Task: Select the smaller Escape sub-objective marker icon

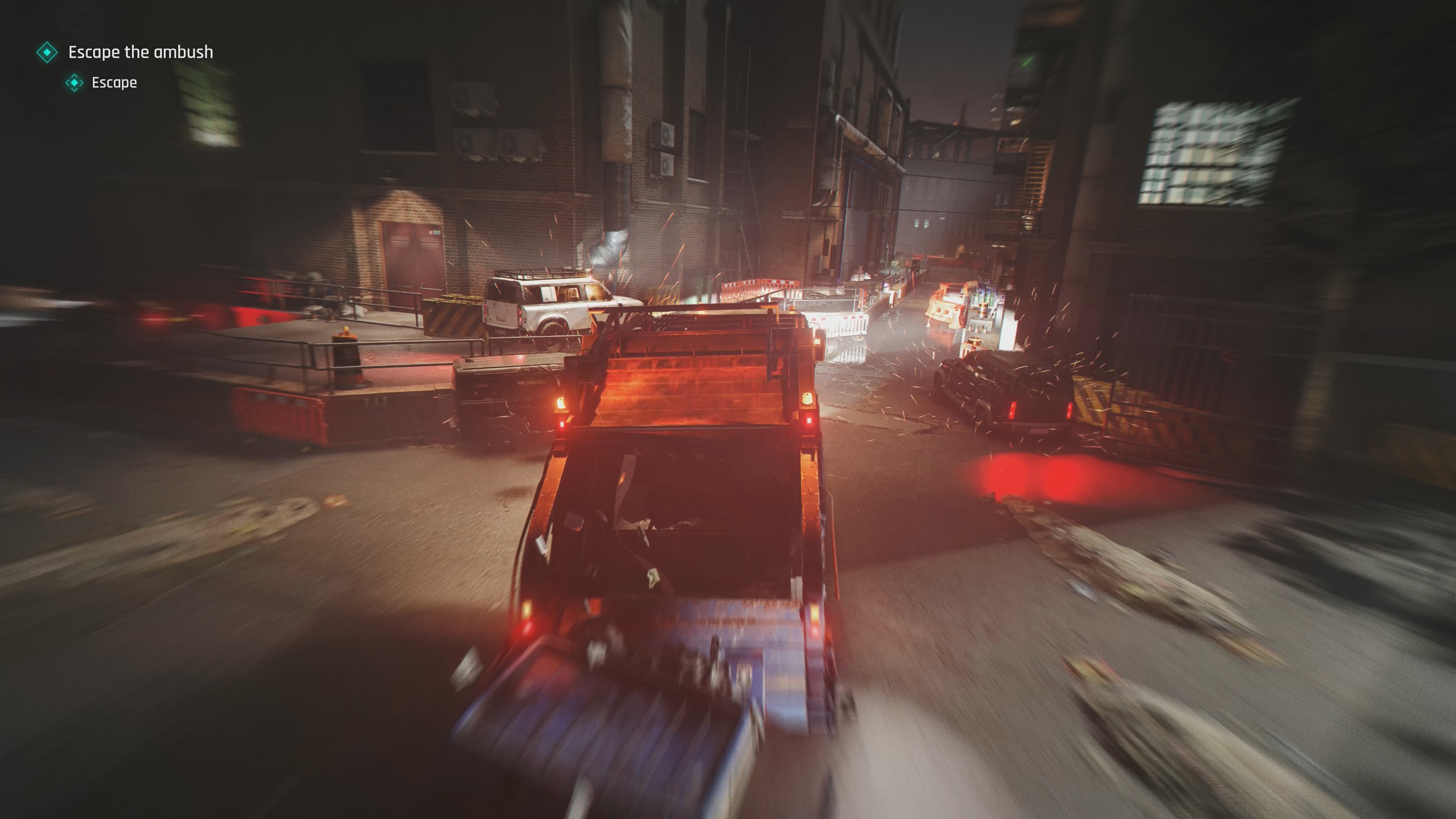Action: tap(74, 83)
